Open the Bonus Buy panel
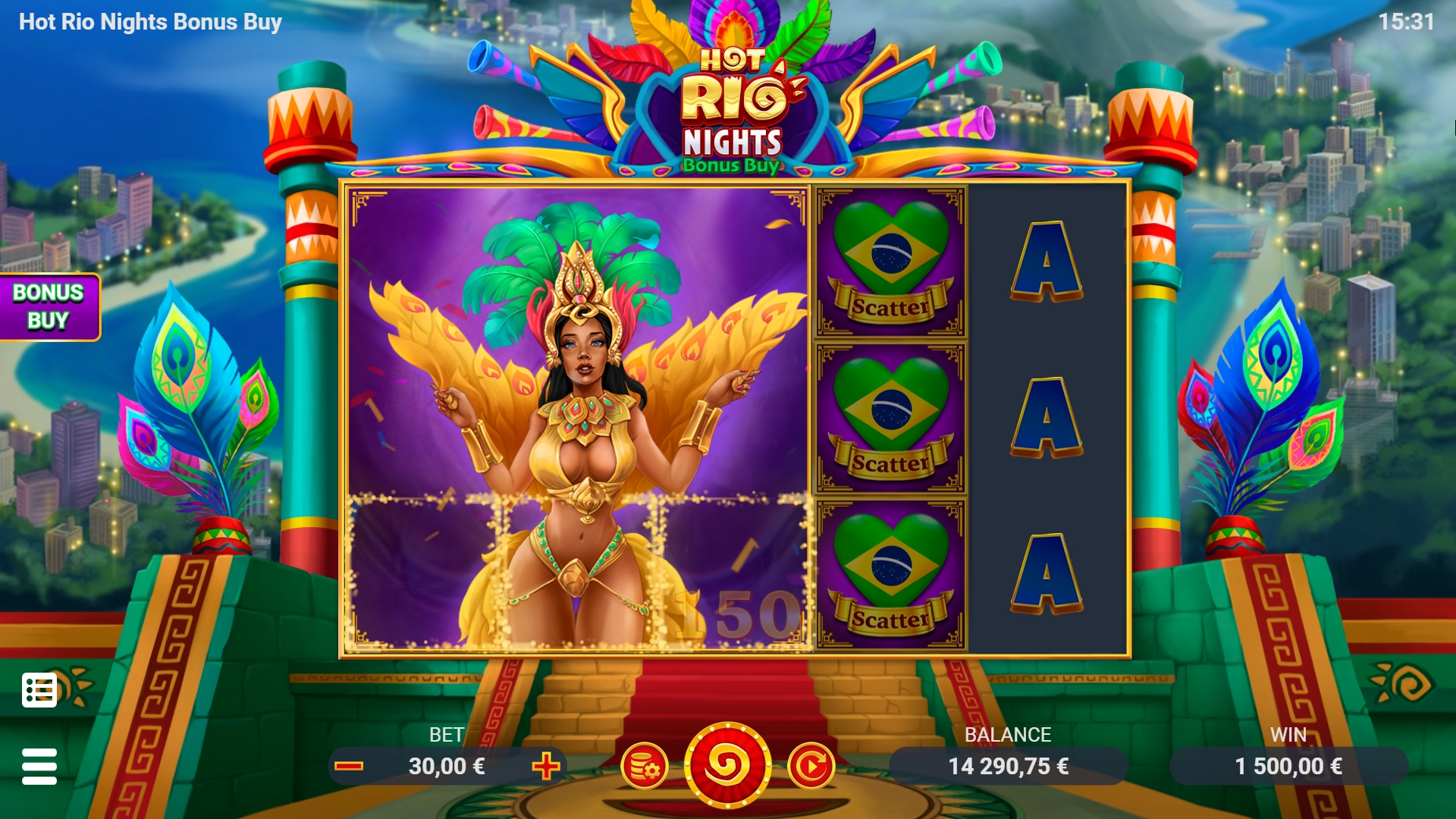This screenshot has height=819, width=1456. click(49, 306)
